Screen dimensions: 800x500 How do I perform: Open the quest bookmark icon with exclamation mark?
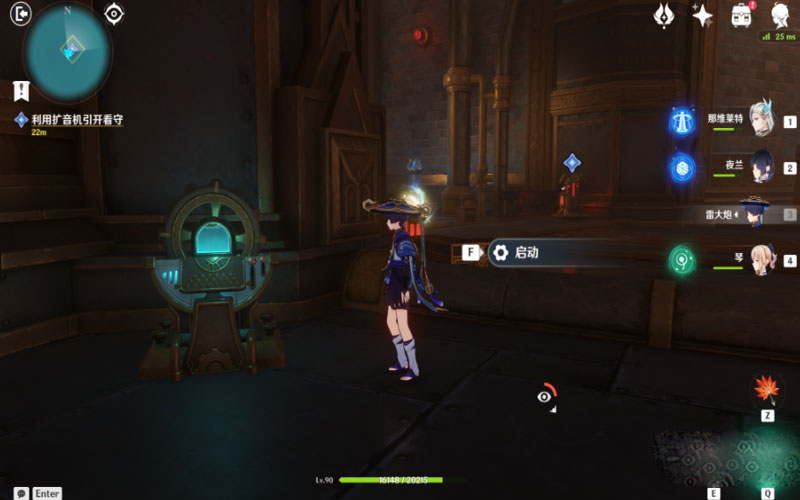point(20,91)
